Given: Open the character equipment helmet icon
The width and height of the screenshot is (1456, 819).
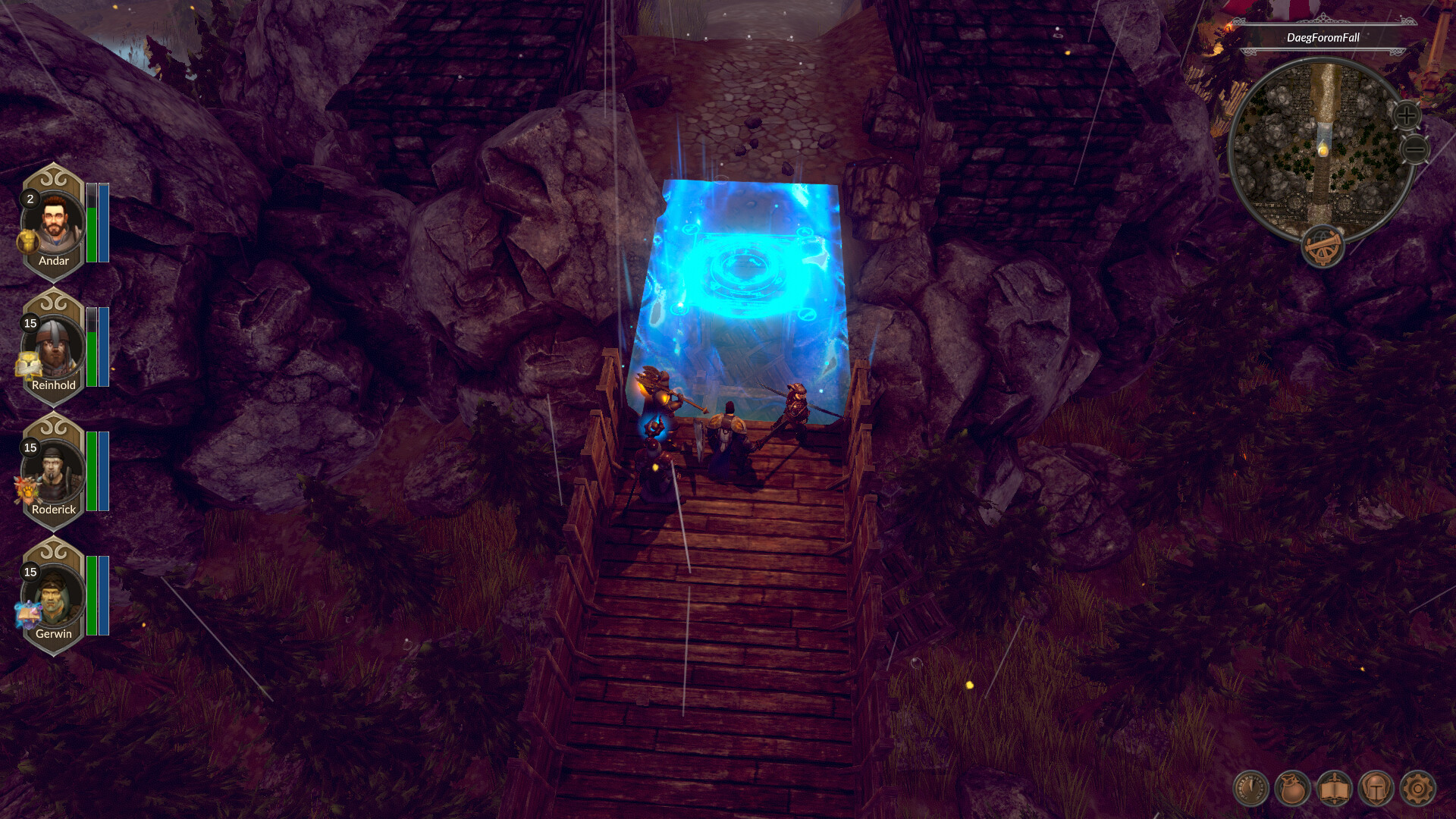Looking at the screenshot, I should pos(1376,789).
